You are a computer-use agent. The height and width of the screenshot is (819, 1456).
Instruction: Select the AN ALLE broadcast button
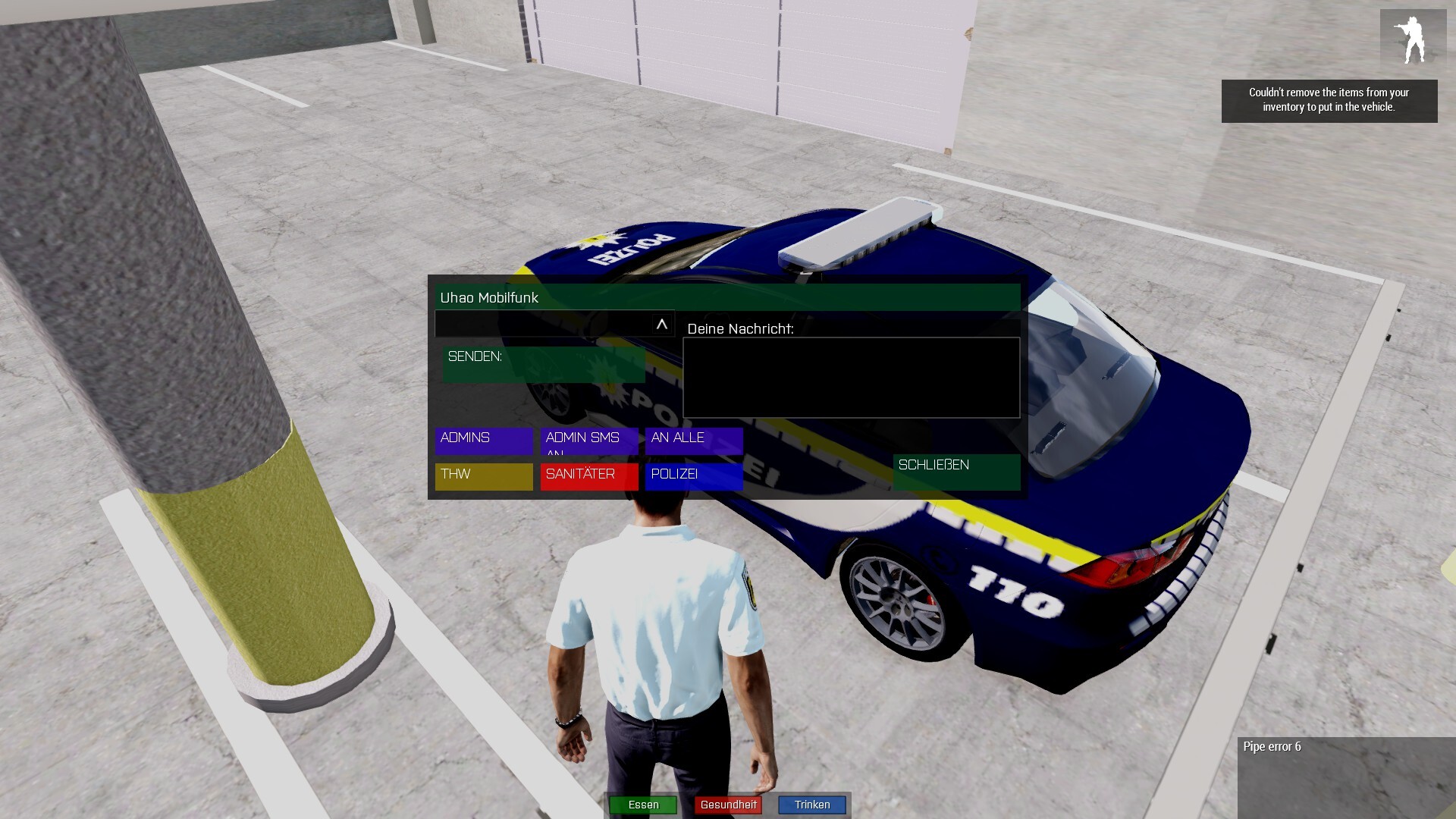pos(694,441)
